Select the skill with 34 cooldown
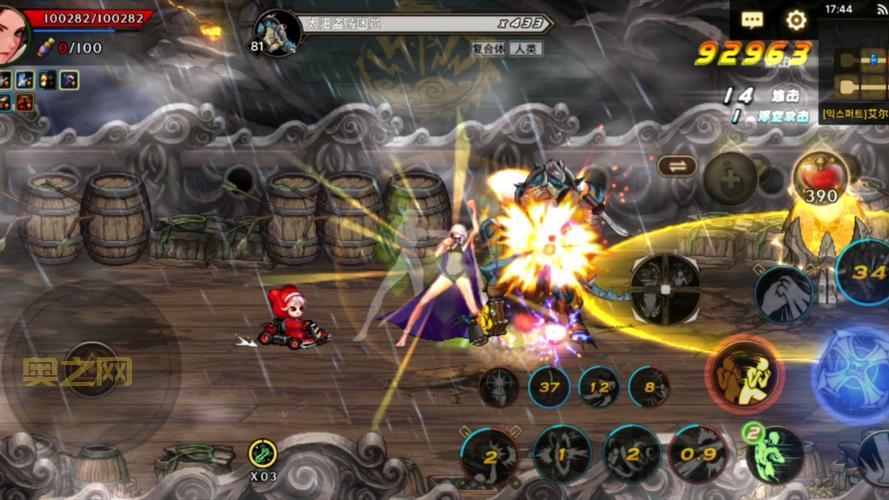 [864, 271]
